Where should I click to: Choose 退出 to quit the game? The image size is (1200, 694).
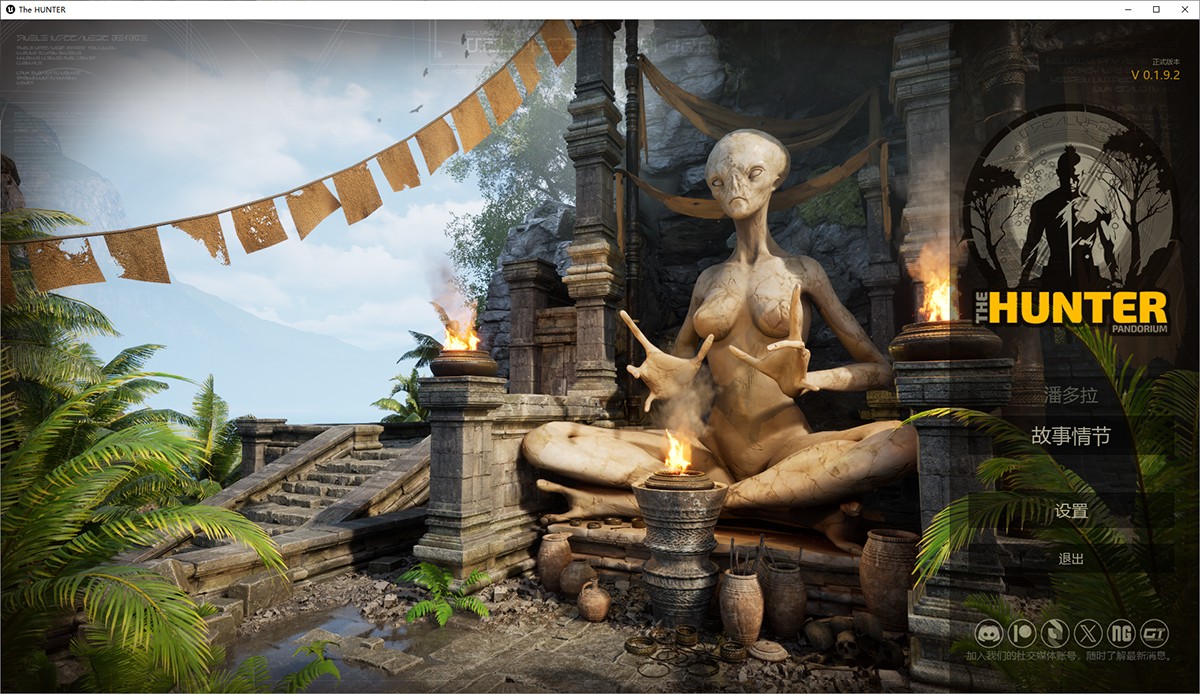(x=1070, y=559)
